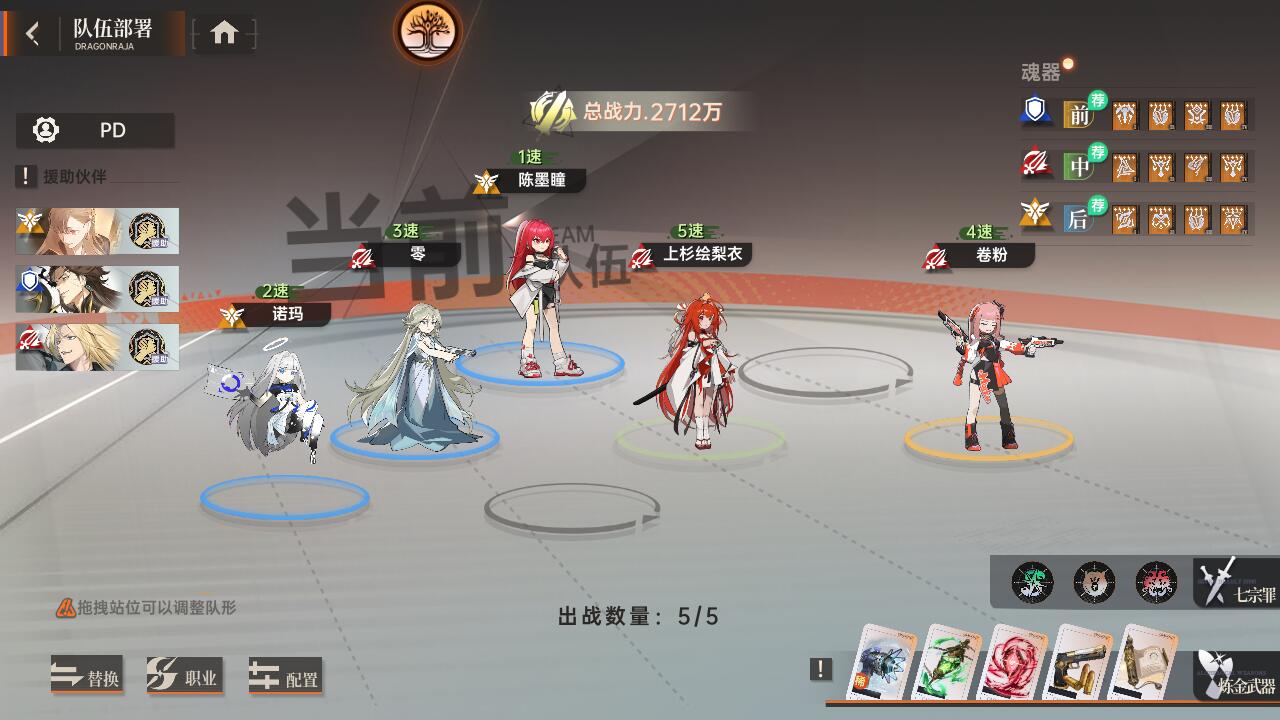Open the 职业 class button

click(x=183, y=678)
